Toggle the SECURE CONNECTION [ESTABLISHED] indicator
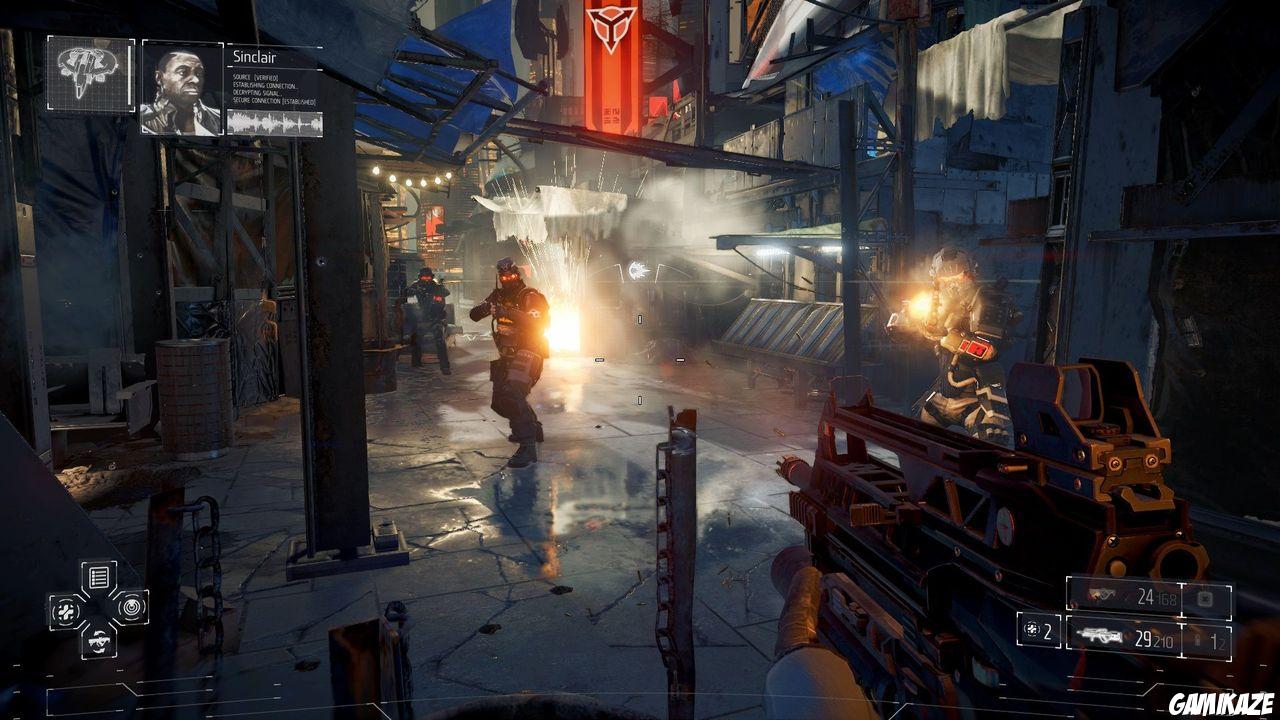This screenshot has height=720, width=1280. pos(273,99)
